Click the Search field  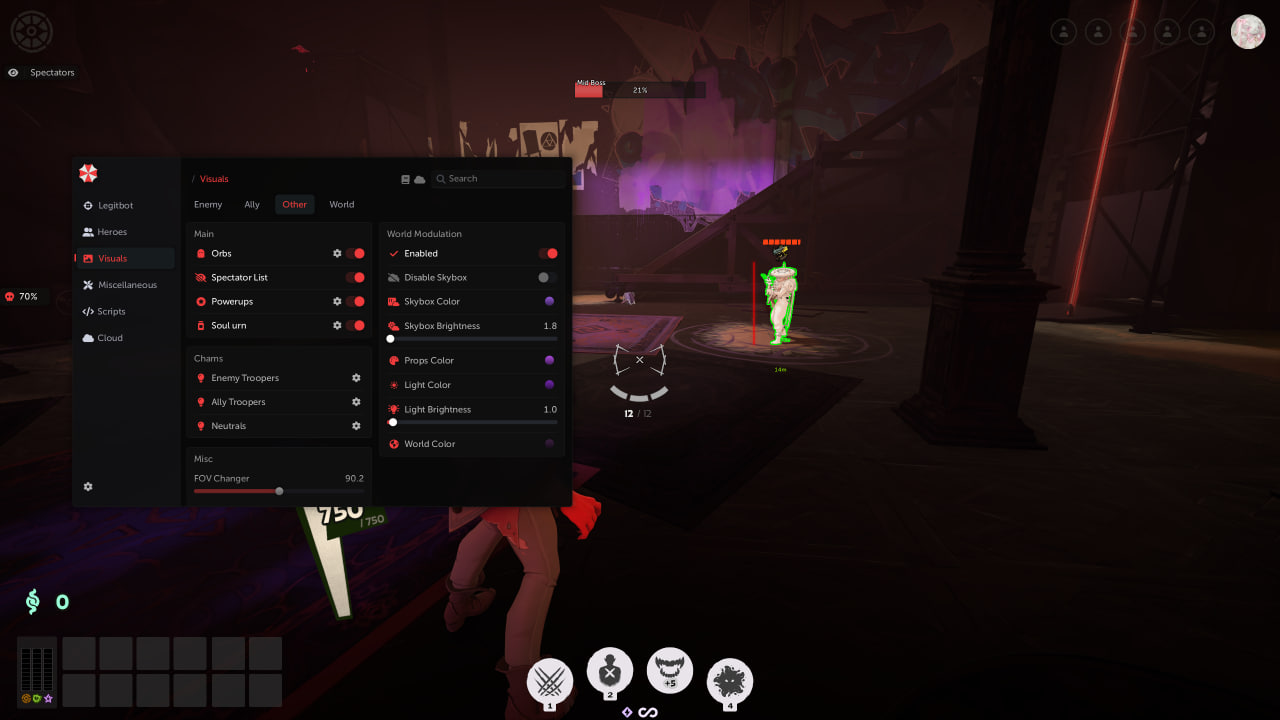pyautogui.click(x=500, y=179)
